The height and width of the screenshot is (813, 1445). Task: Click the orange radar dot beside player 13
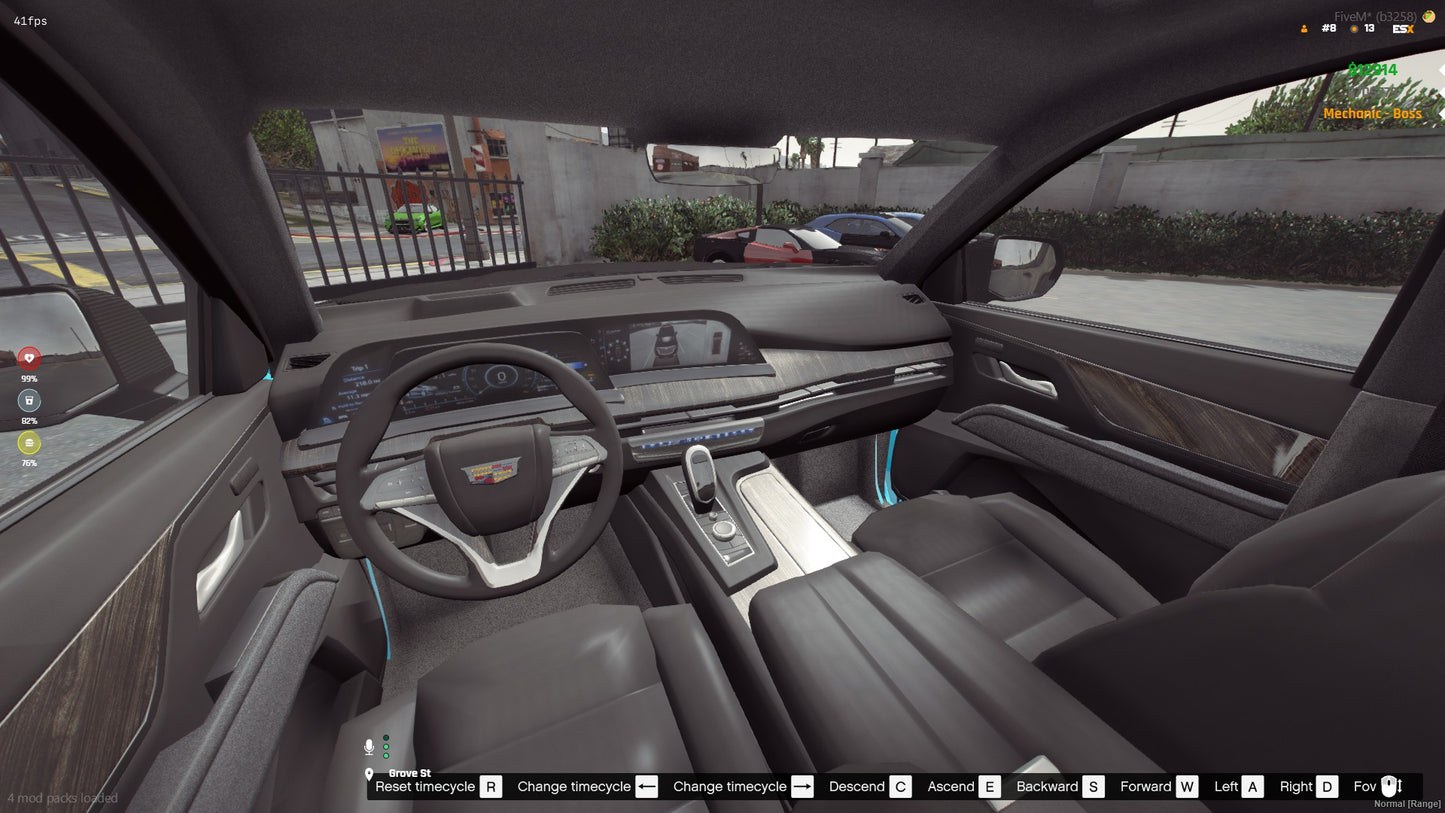click(x=1355, y=28)
